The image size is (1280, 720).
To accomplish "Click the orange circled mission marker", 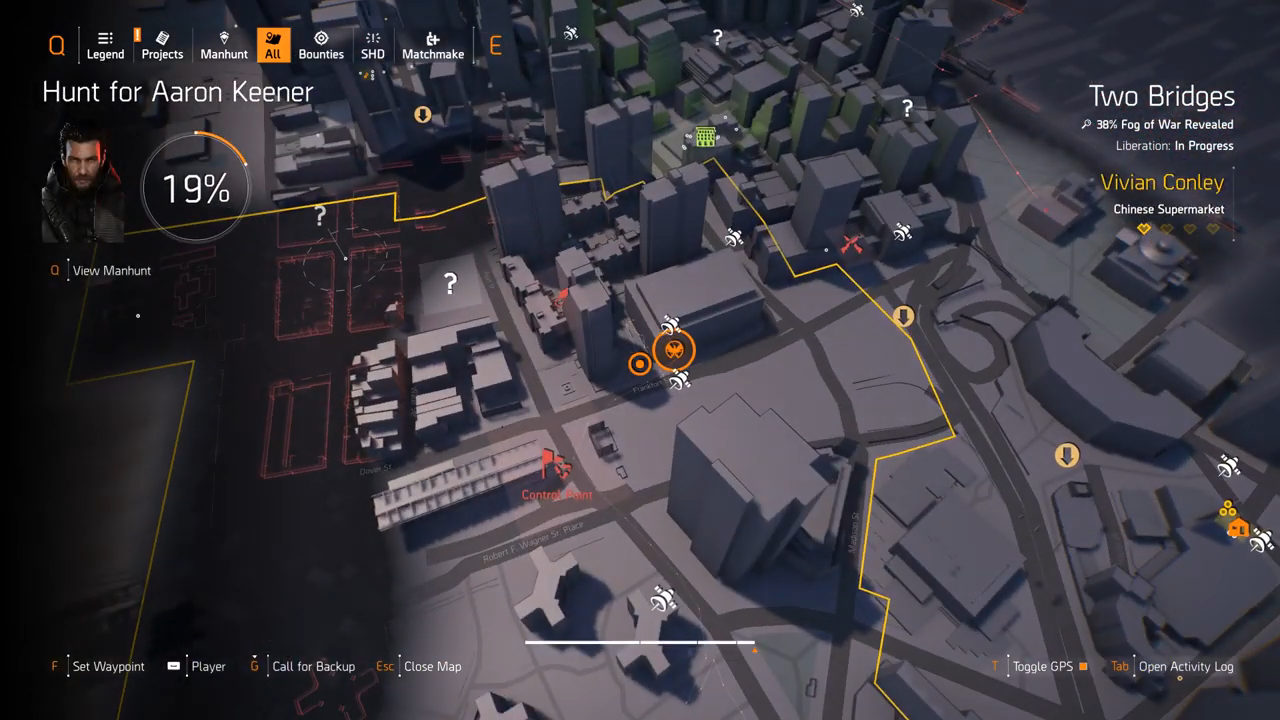I will click(674, 350).
